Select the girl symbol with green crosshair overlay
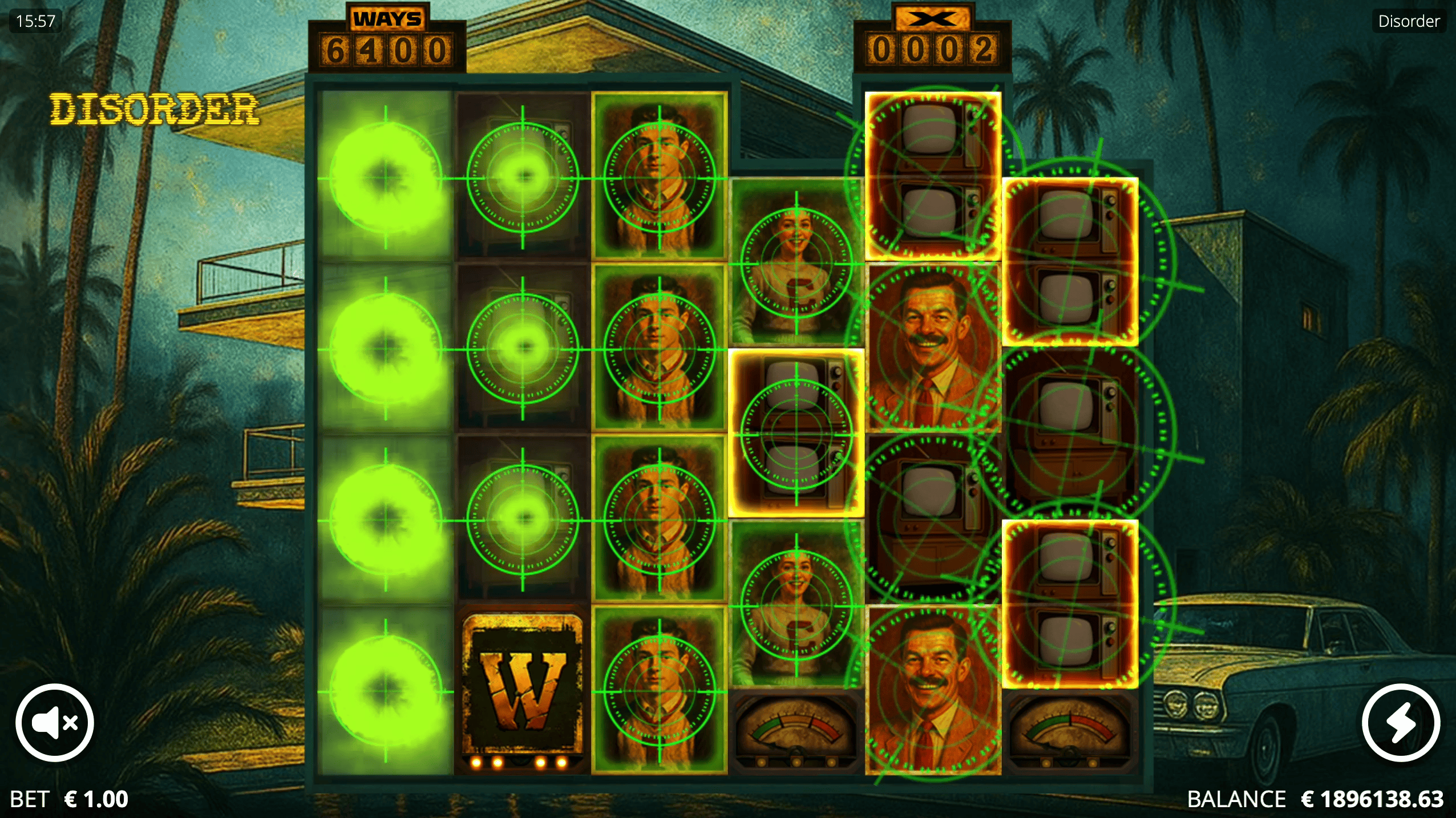The height and width of the screenshot is (818, 1456). [796, 605]
